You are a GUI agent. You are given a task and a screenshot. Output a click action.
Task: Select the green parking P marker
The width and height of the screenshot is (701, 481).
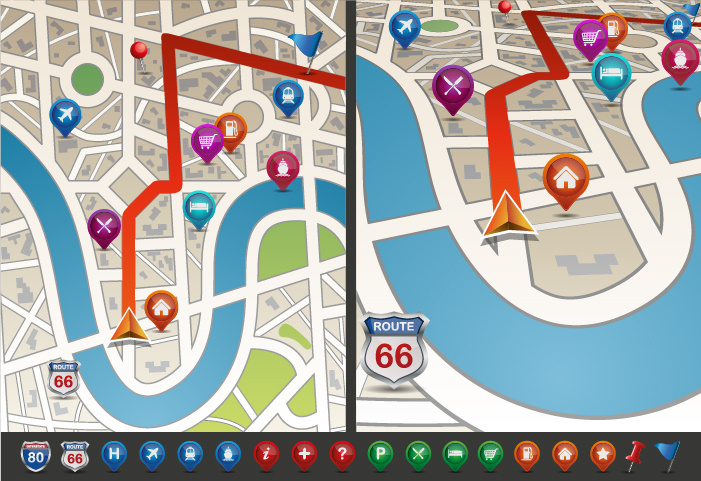(x=380, y=455)
